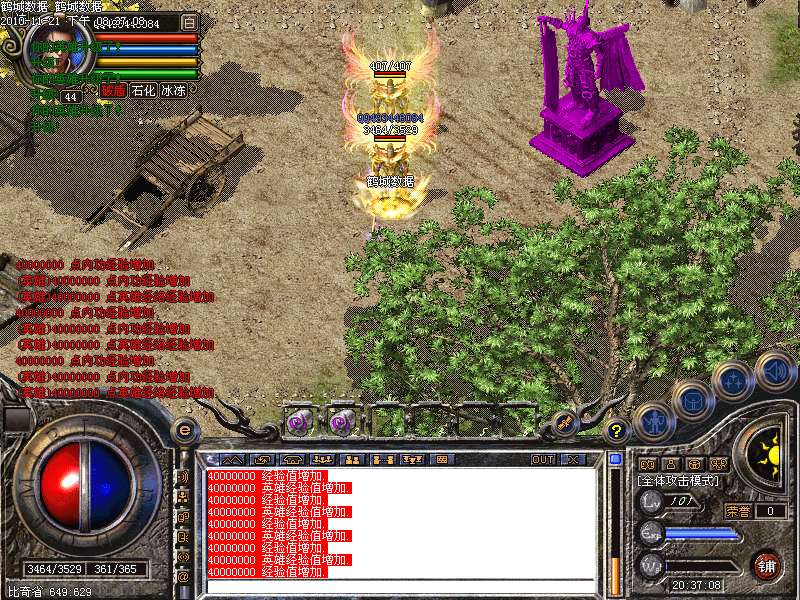Open the skills panel with four stars

(x=733, y=381)
